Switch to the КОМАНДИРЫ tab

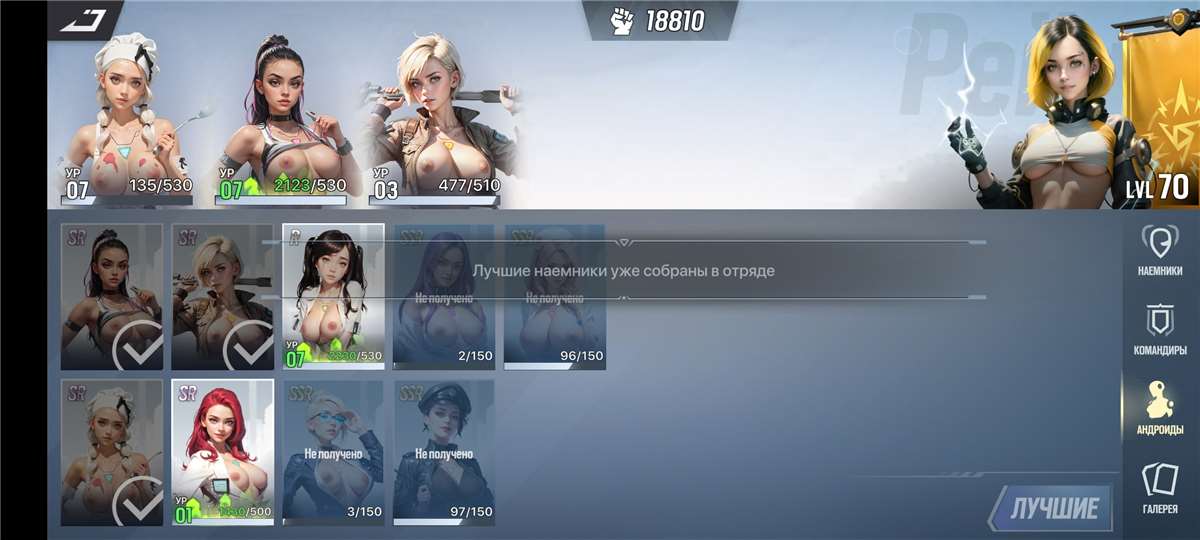[x=1160, y=330]
